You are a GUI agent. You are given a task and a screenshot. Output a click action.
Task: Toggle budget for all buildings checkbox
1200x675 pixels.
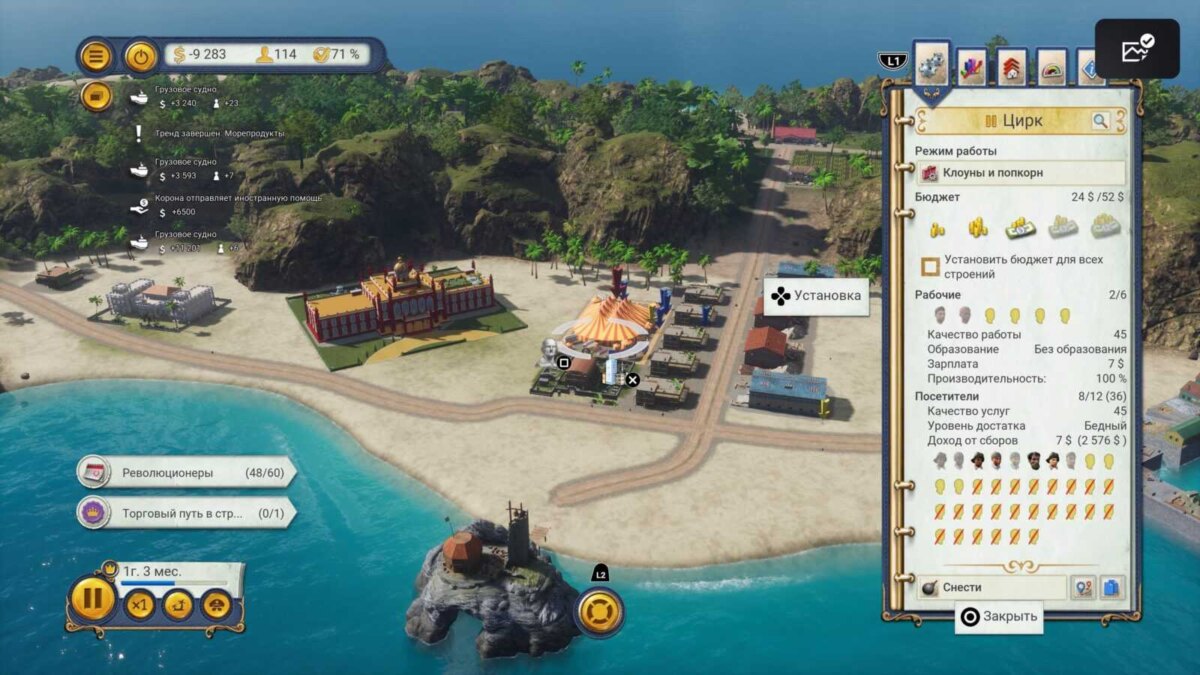click(x=930, y=267)
